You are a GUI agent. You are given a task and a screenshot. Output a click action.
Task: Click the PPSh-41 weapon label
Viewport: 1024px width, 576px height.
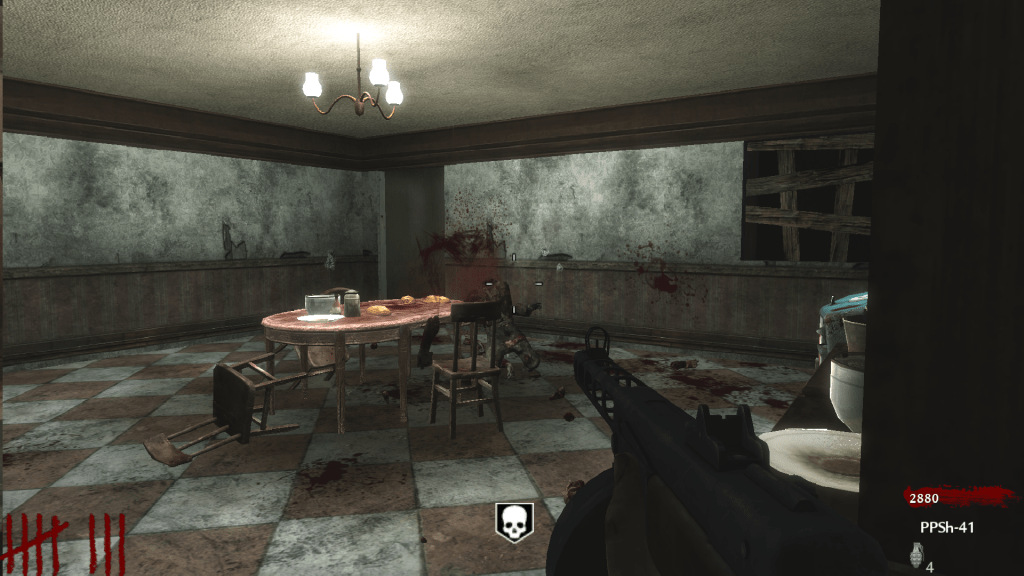[946, 527]
